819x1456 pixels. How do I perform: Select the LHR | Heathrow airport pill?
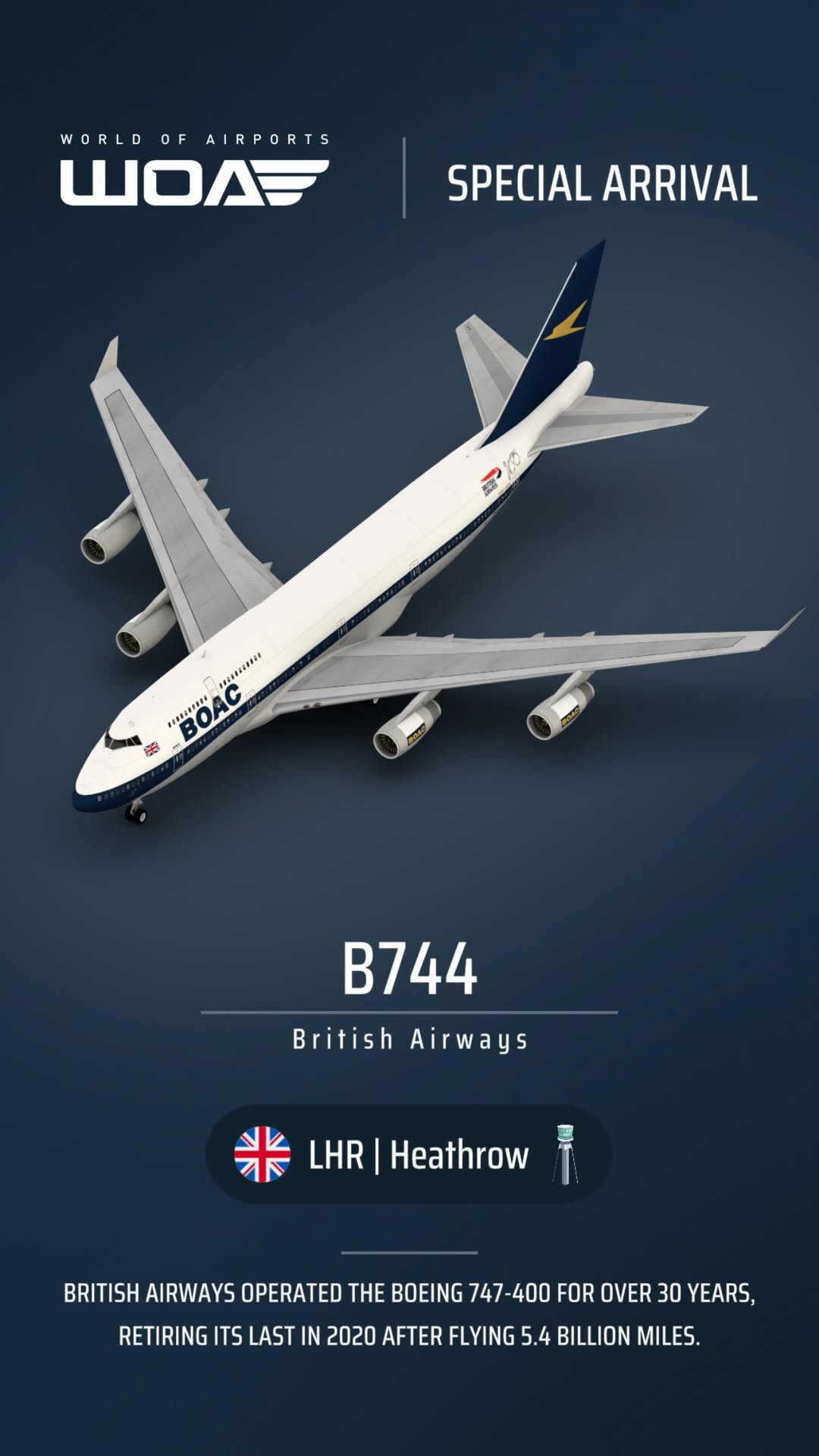pyautogui.click(x=408, y=1154)
